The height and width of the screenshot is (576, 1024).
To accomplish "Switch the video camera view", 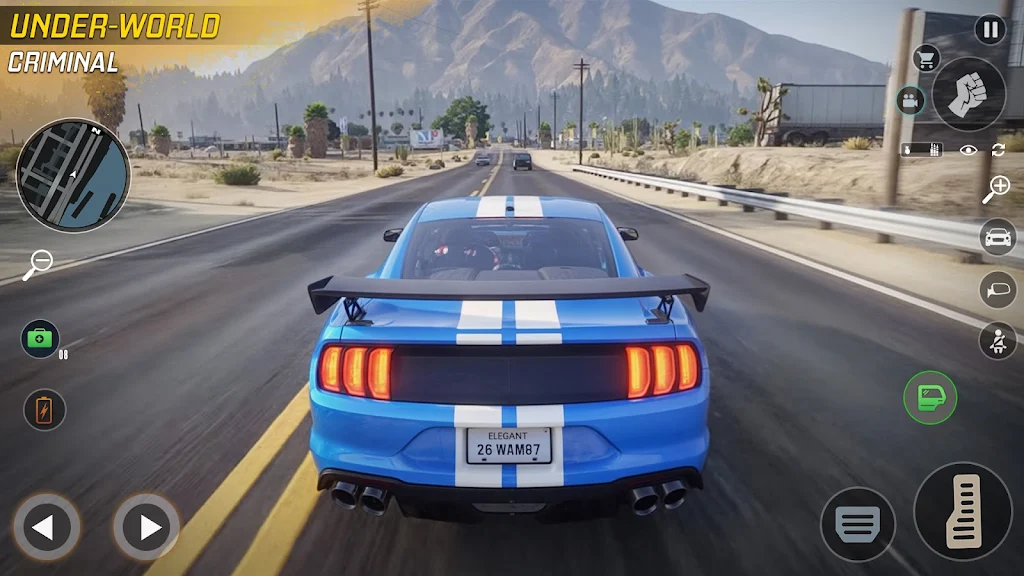I will coord(910,100).
